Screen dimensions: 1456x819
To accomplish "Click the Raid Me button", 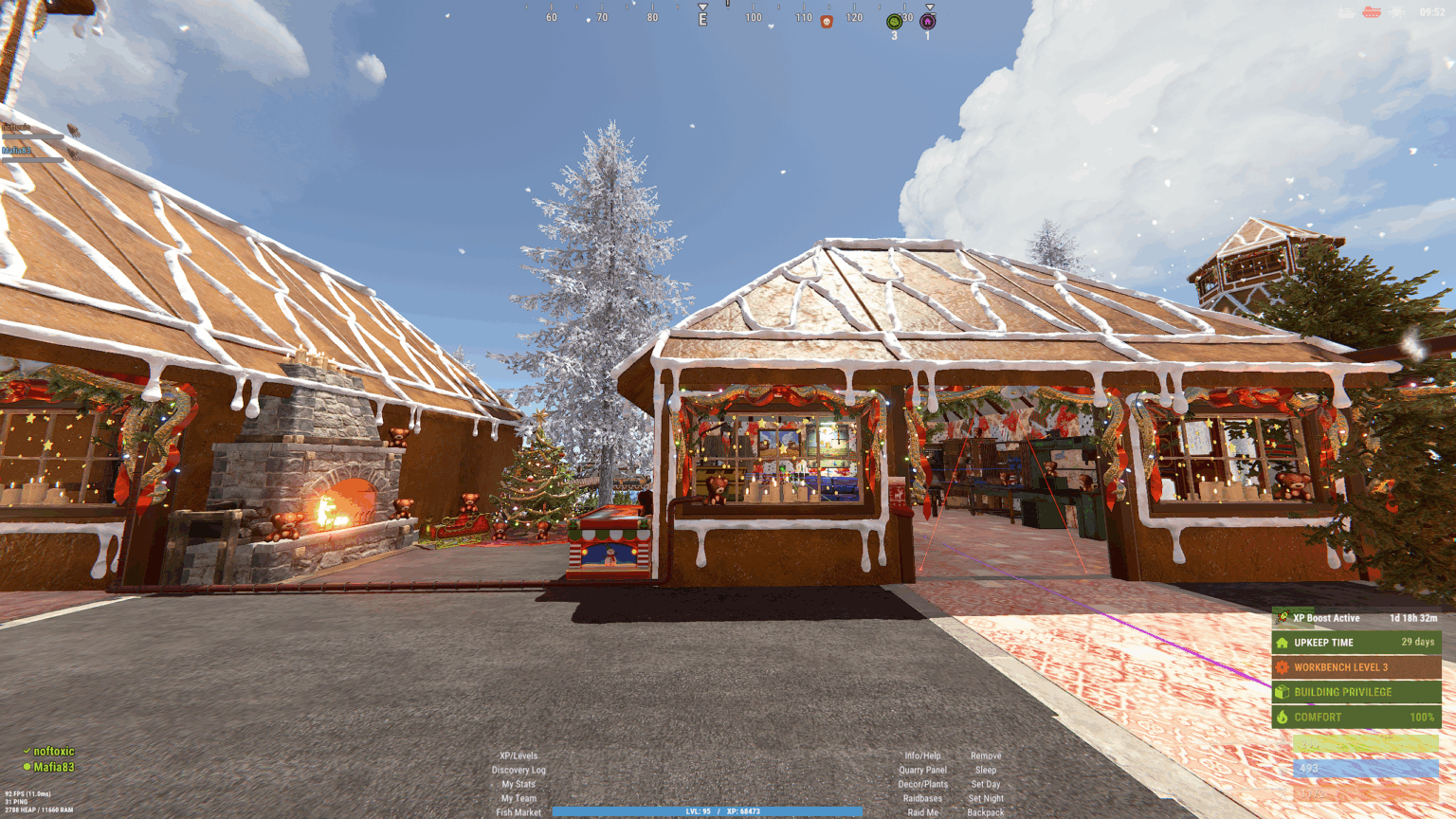I will point(922,811).
